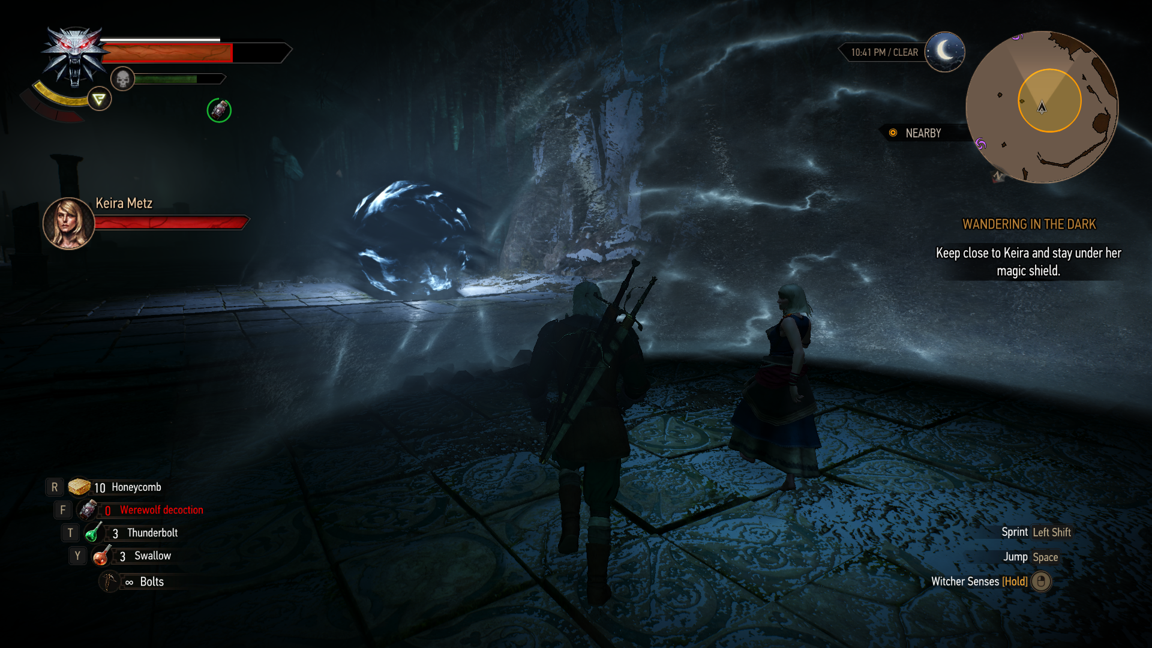Select the active decoction buff icon
The width and height of the screenshot is (1152, 648).
coord(219,110)
